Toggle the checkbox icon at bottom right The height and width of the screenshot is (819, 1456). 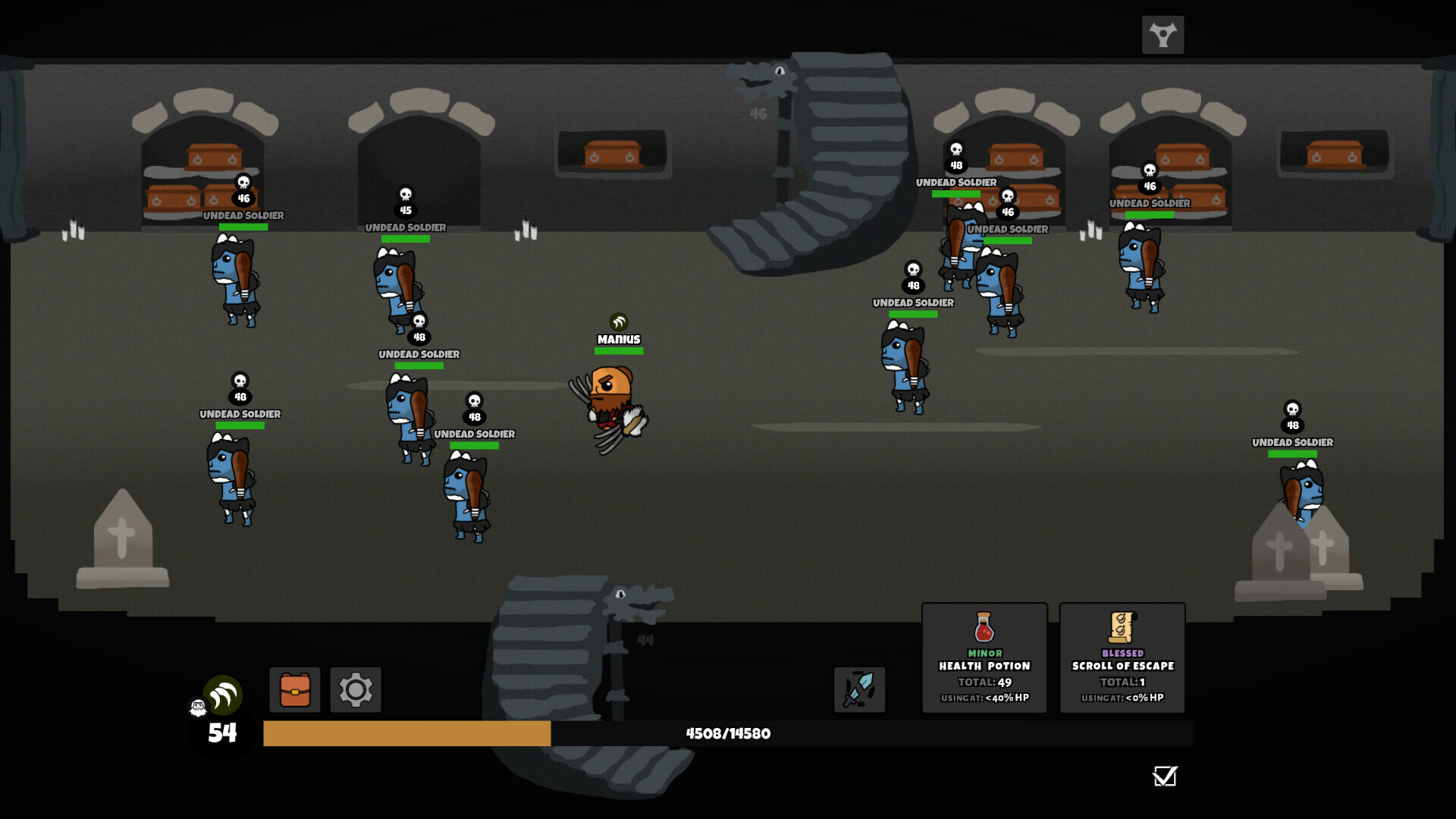1165,776
